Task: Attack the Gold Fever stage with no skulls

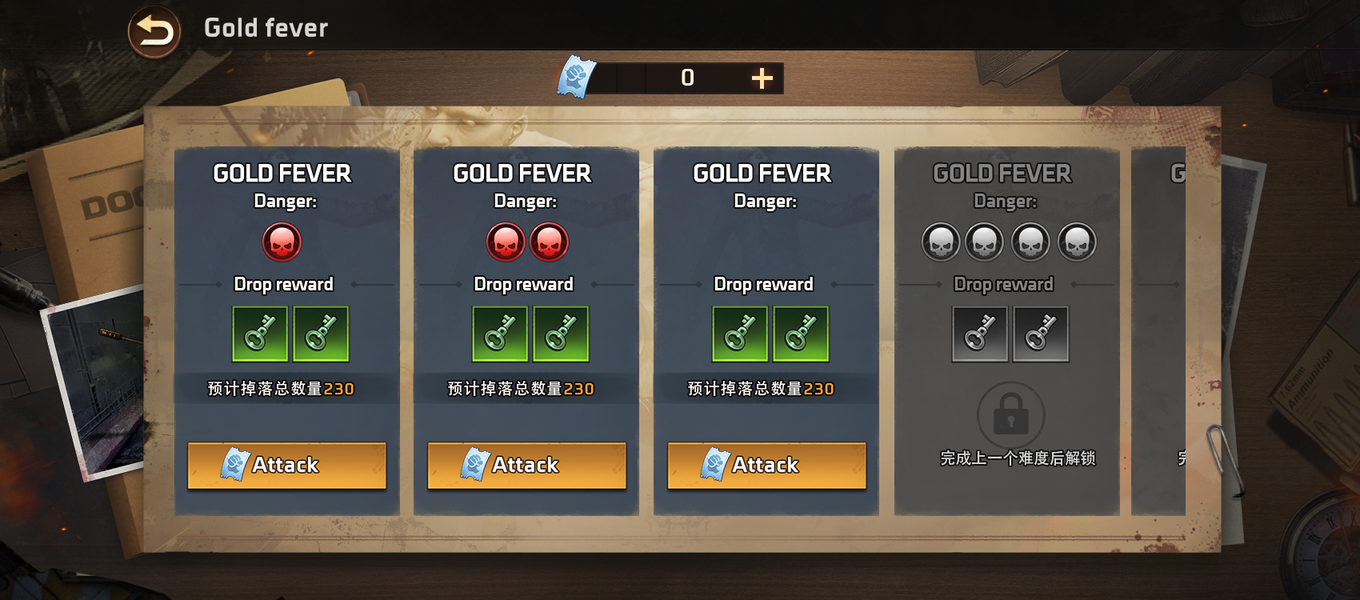Action: click(x=767, y=465)
